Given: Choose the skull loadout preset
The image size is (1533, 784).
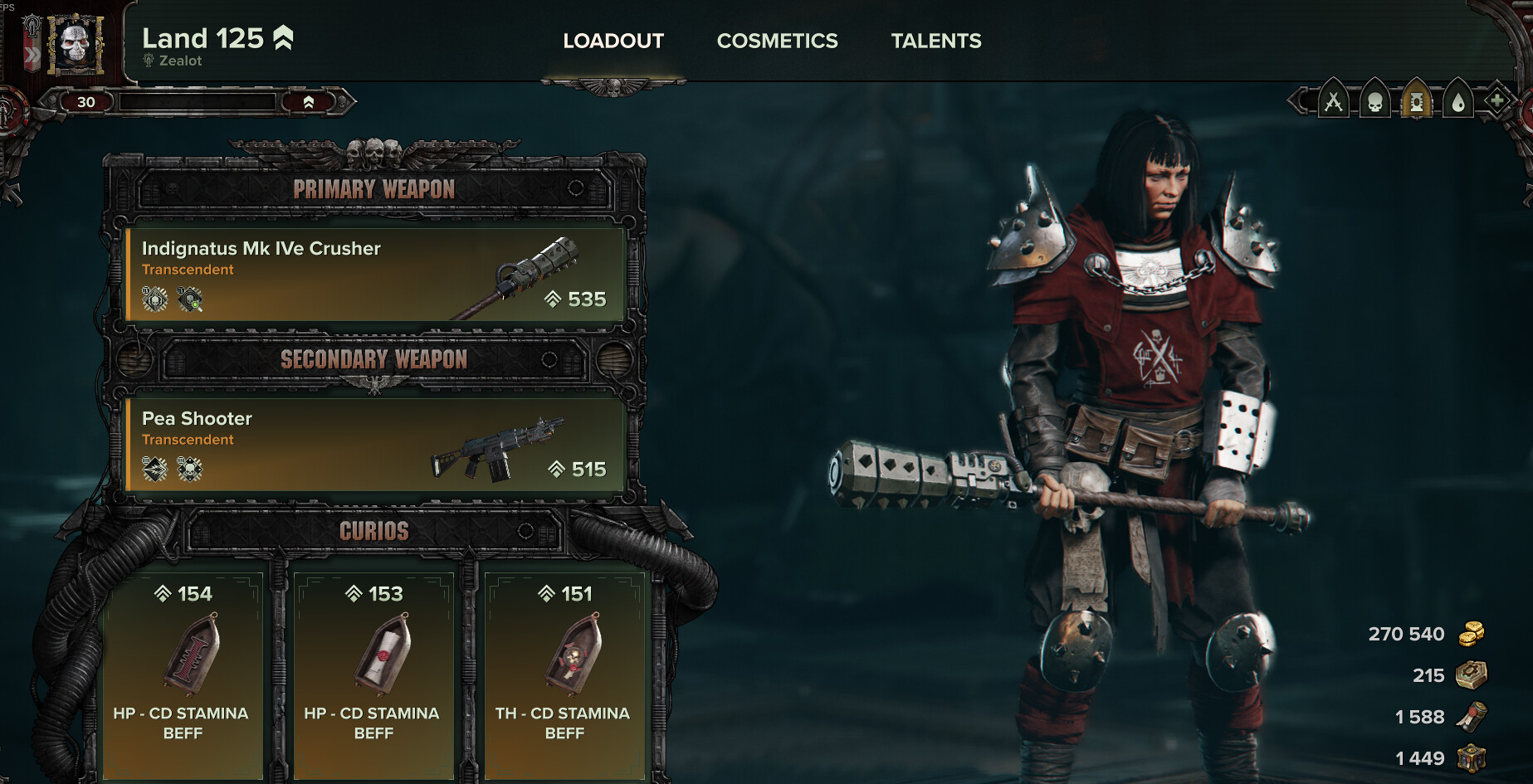Looking at the screenshot, I should (x=1374, y=102).
